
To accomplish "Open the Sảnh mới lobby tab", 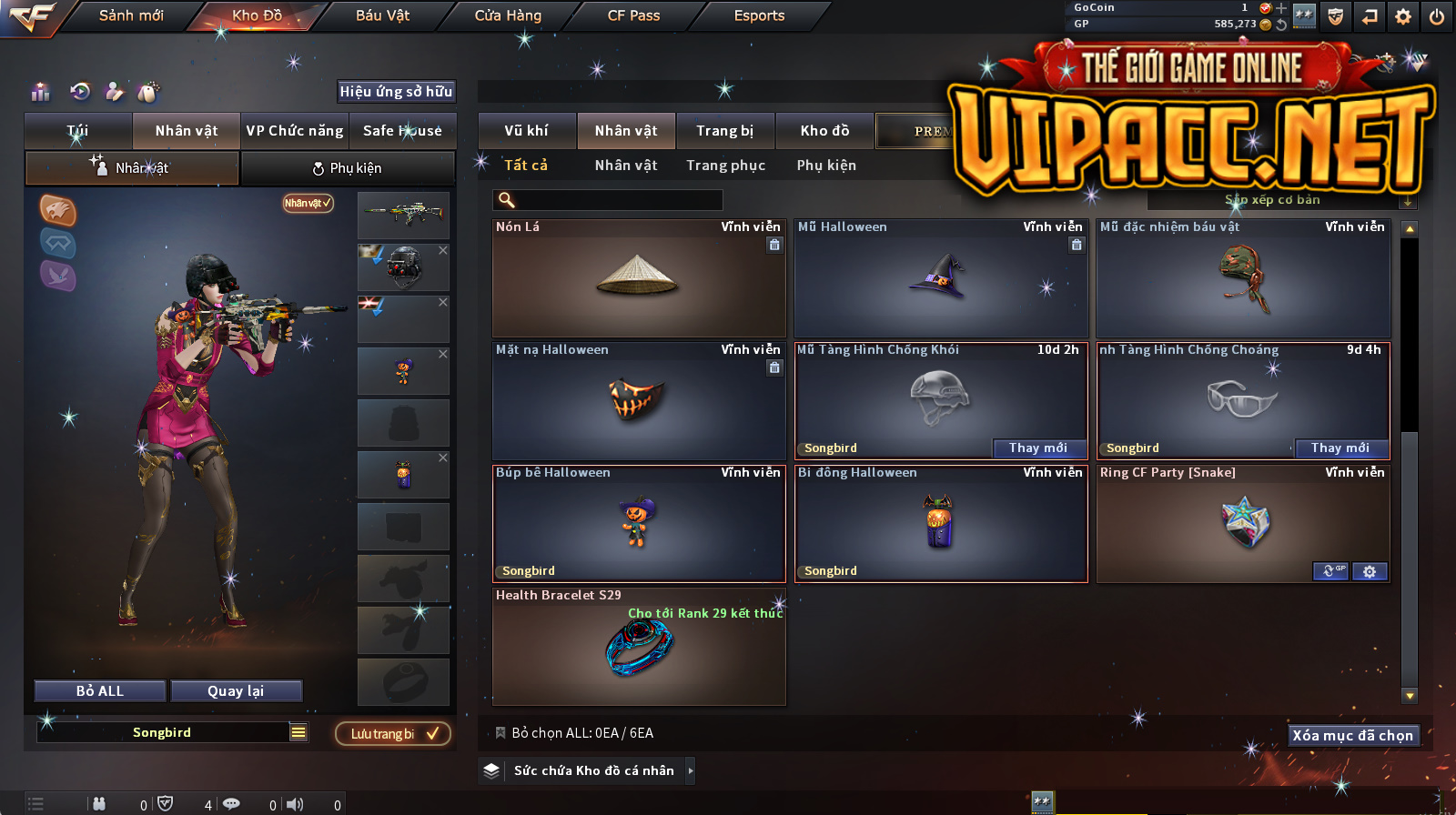I will tap(131, 15).
